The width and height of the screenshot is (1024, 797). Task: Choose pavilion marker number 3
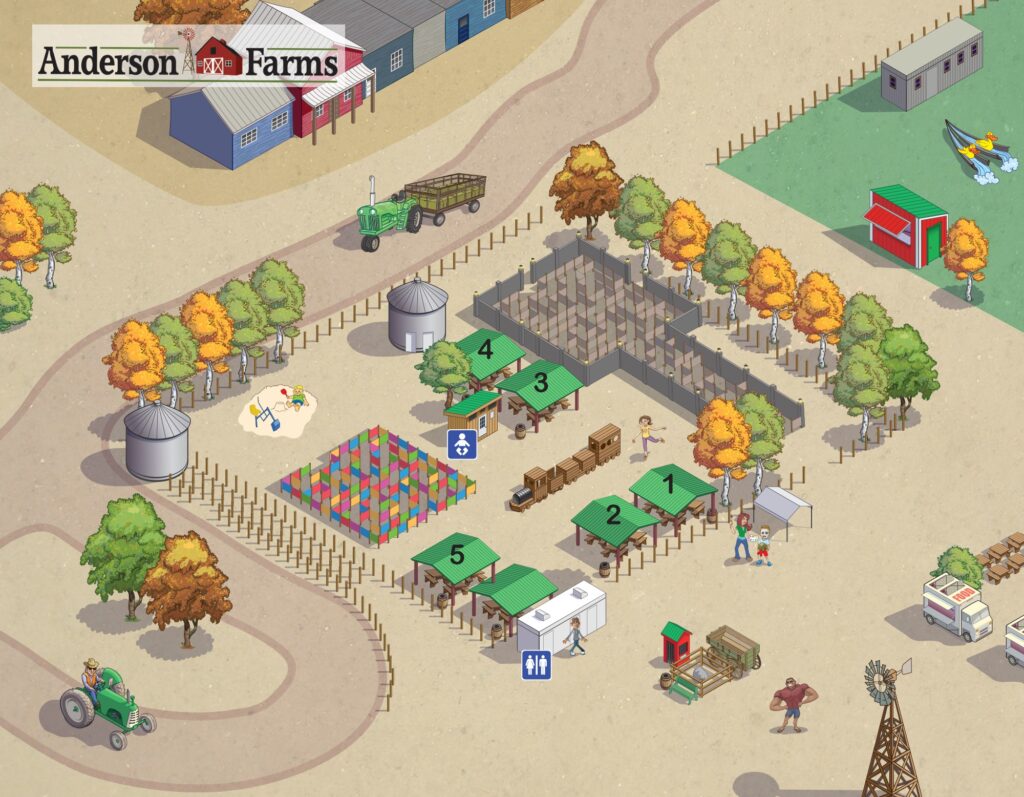tap(541, 381)
